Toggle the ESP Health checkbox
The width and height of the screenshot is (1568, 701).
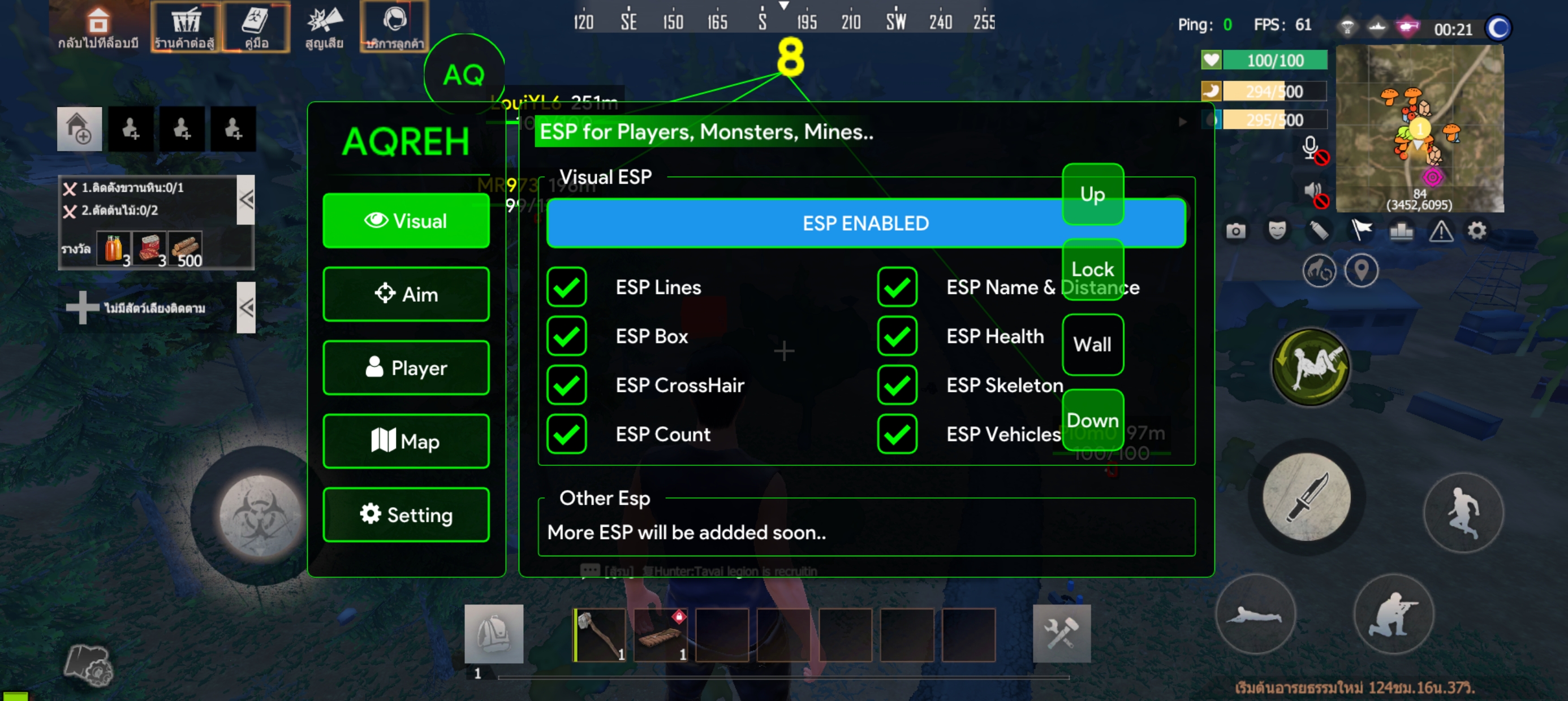(897, 336)
